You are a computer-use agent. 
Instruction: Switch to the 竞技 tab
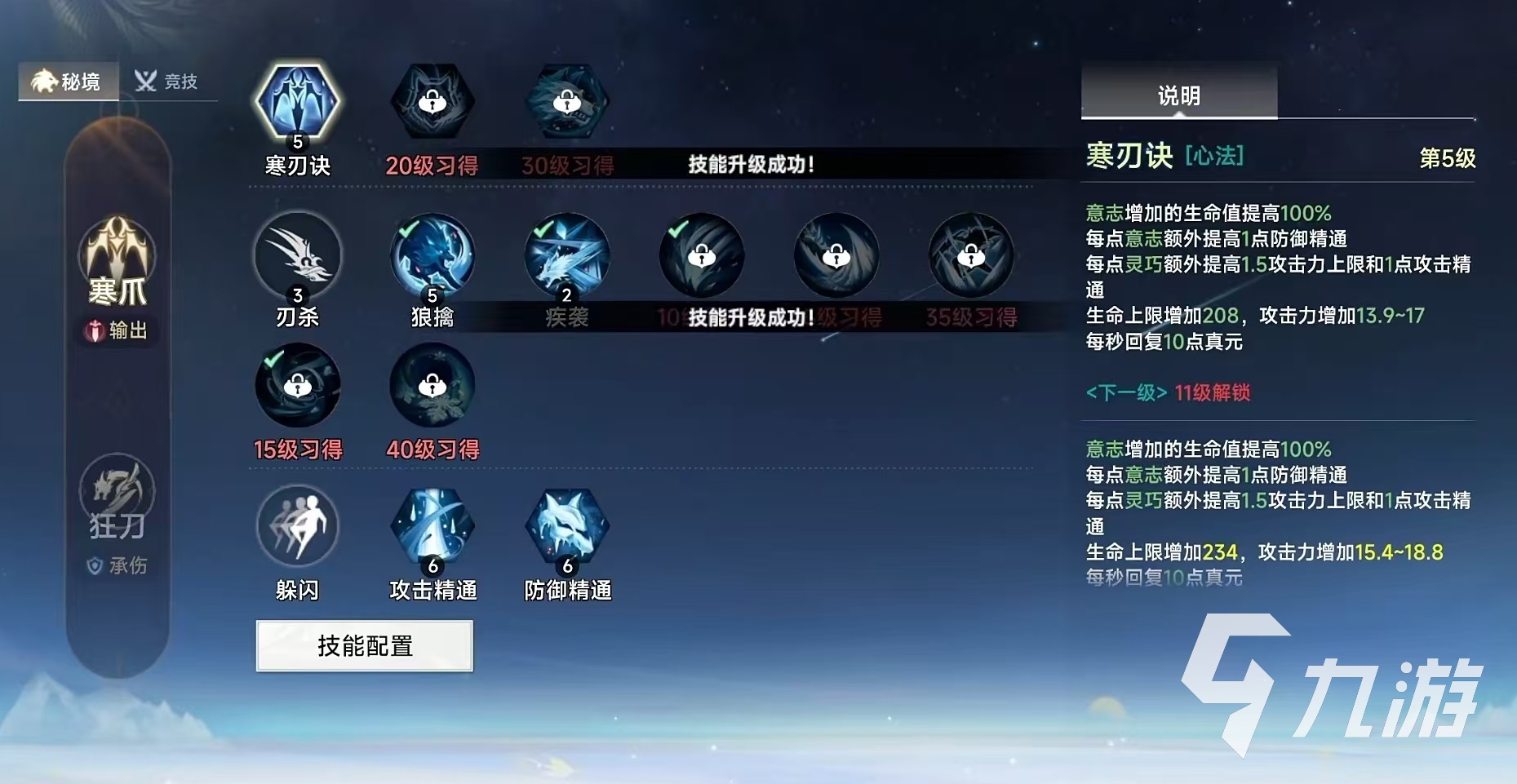pos(166,81)
